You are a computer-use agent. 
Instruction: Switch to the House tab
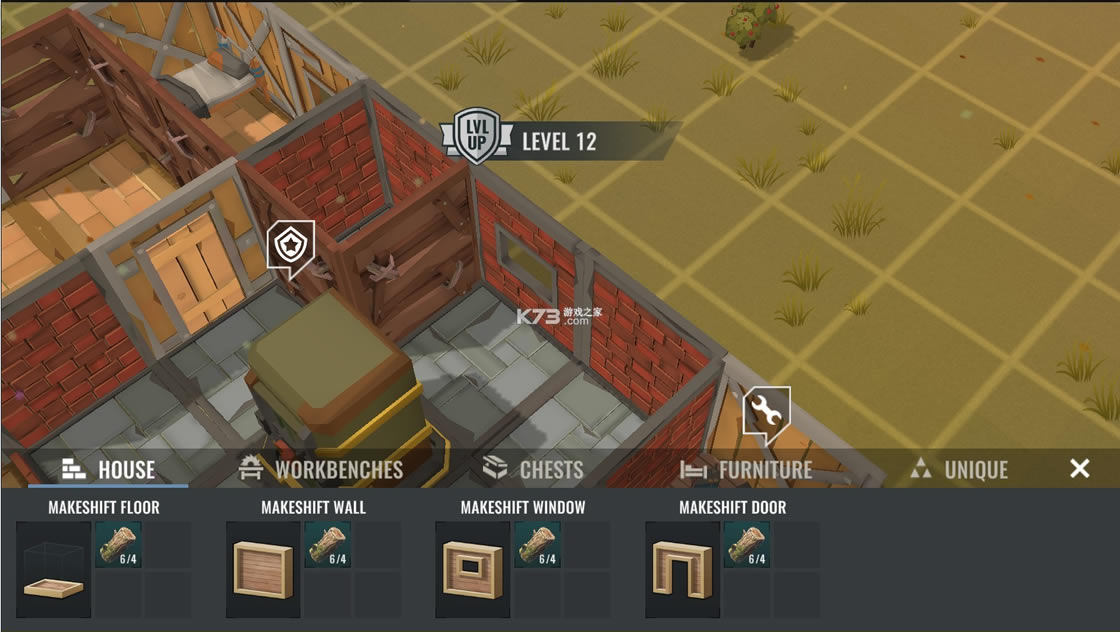point(108,469)
